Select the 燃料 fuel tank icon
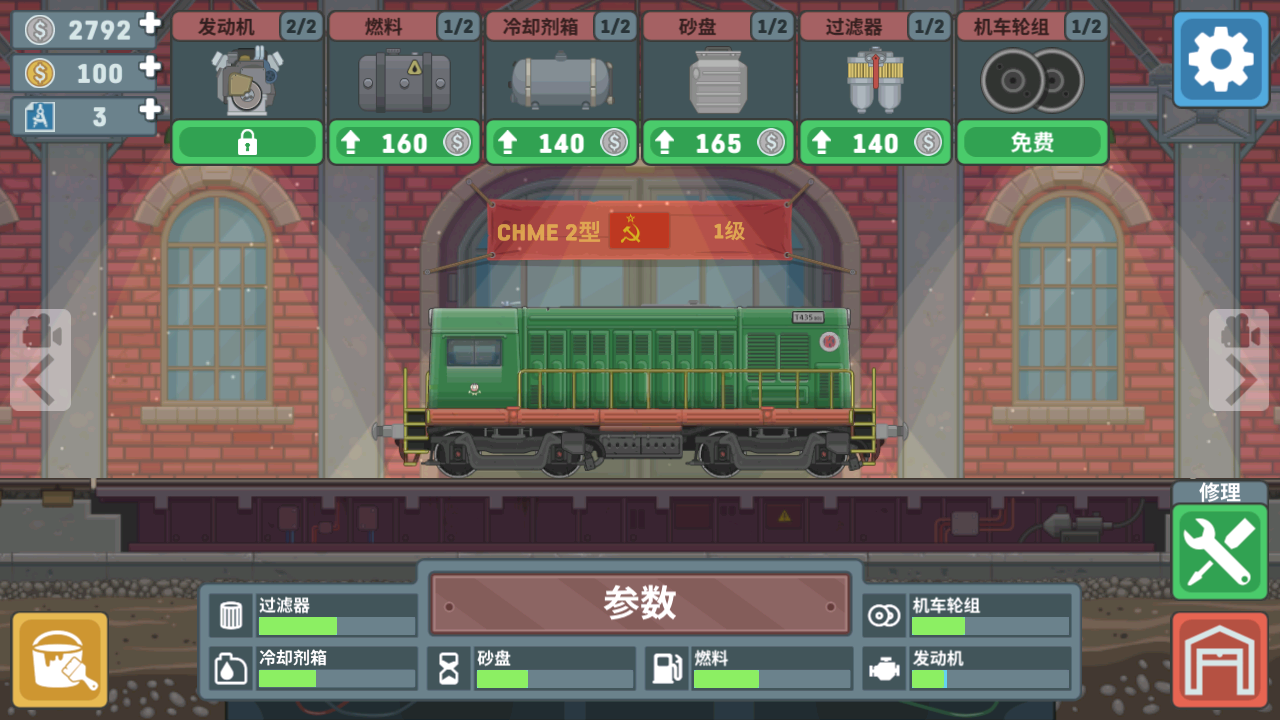Viewport: 1280px width, 720px height. point(403,80)
